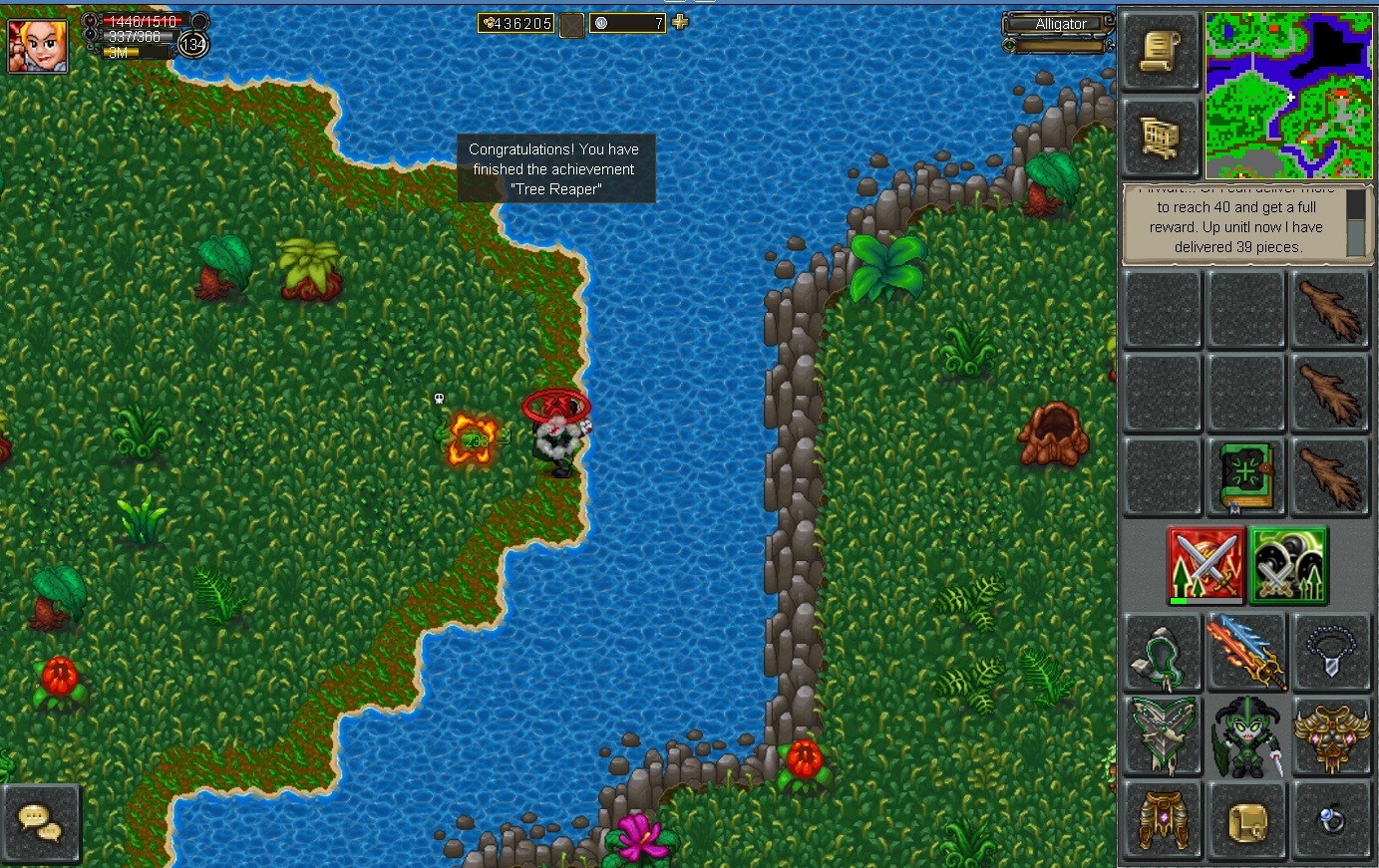Click the gold plus button to add coins
1379x868 pixels.
pos(680,22)
